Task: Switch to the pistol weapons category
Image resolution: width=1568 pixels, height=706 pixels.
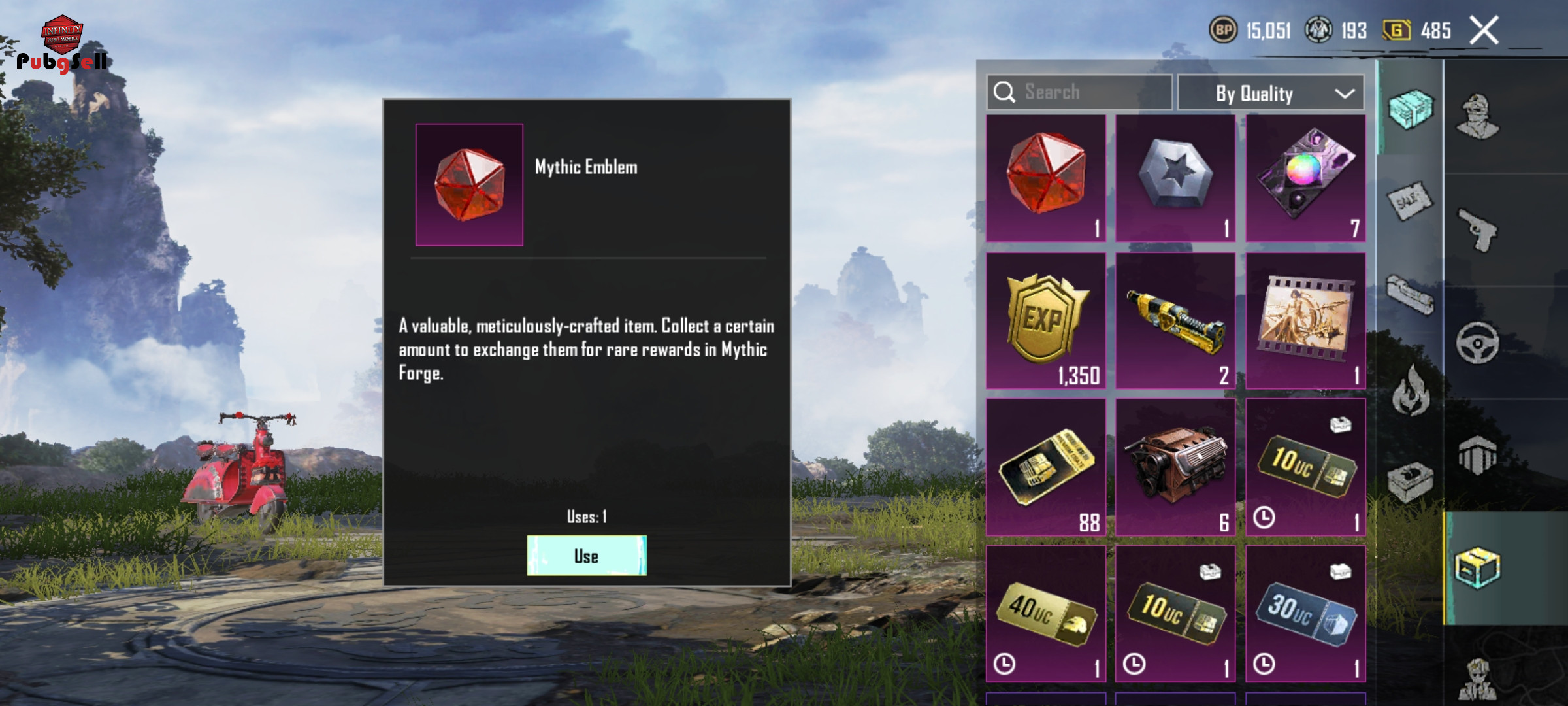Action: point(1478,230)
